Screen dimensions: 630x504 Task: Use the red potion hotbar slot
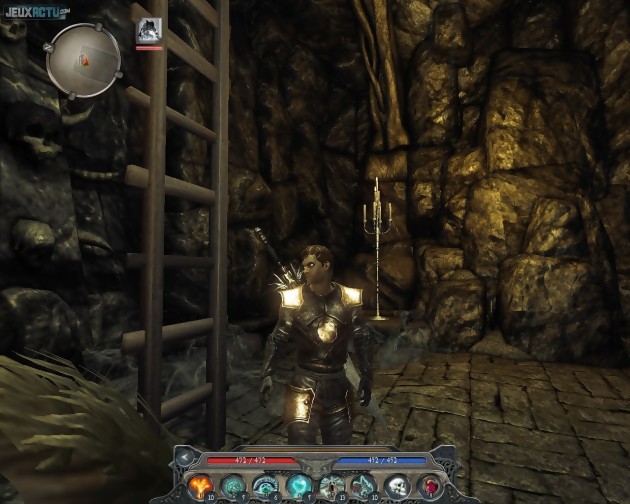[429, 486]
